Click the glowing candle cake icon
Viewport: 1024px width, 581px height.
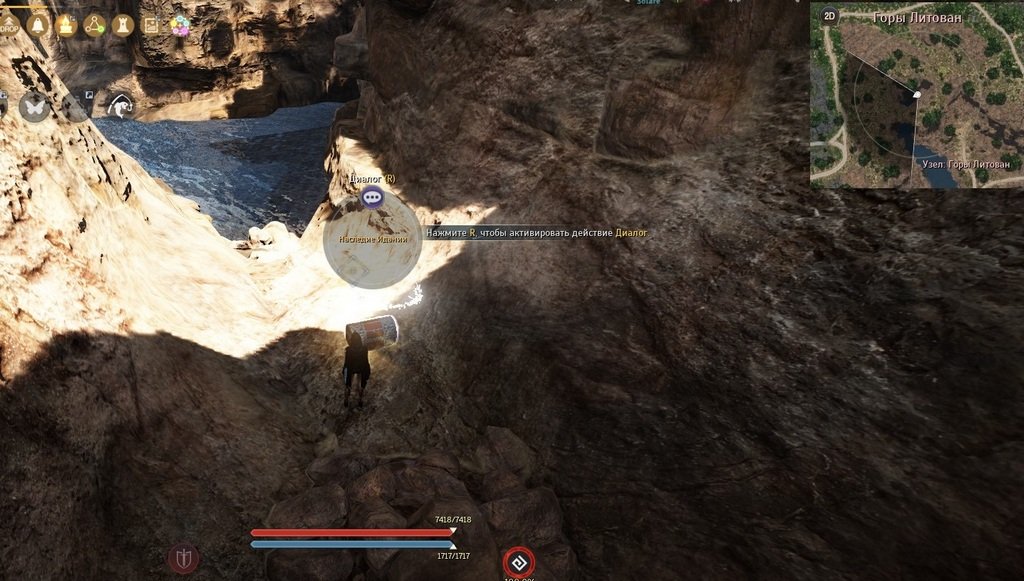tap(66, 25)
